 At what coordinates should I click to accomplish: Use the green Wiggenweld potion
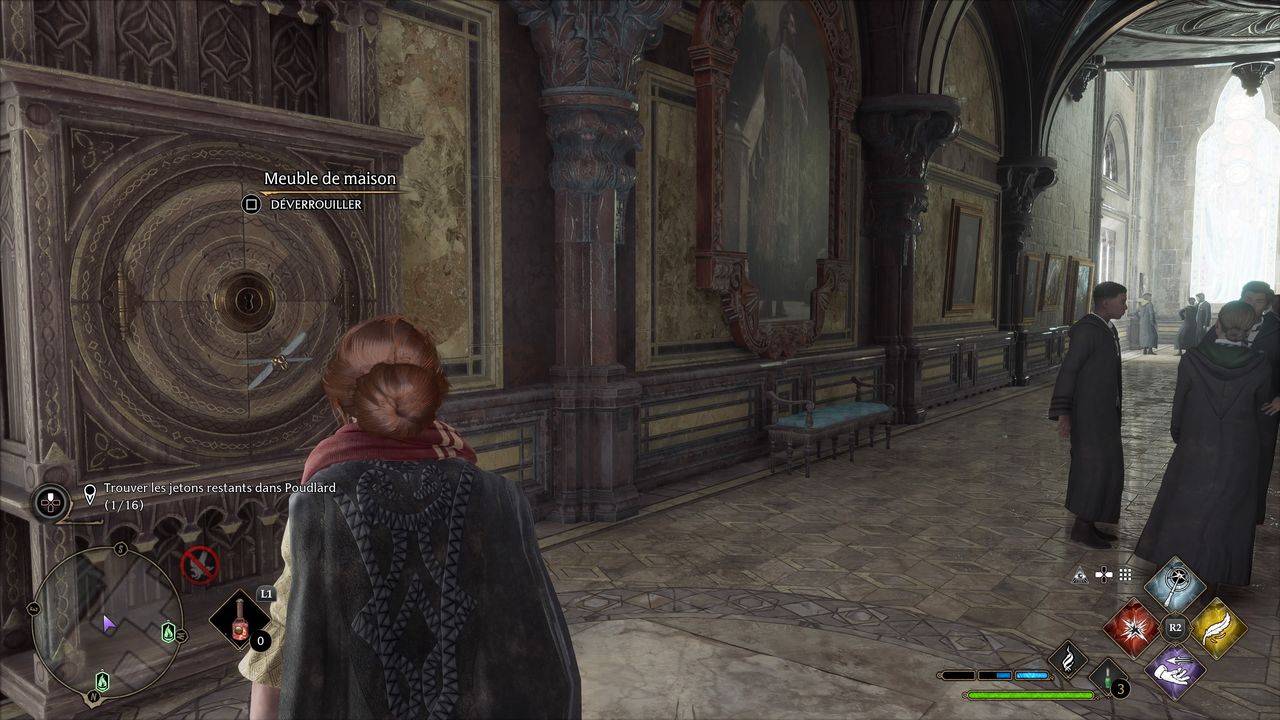[x=1108, y=679]
